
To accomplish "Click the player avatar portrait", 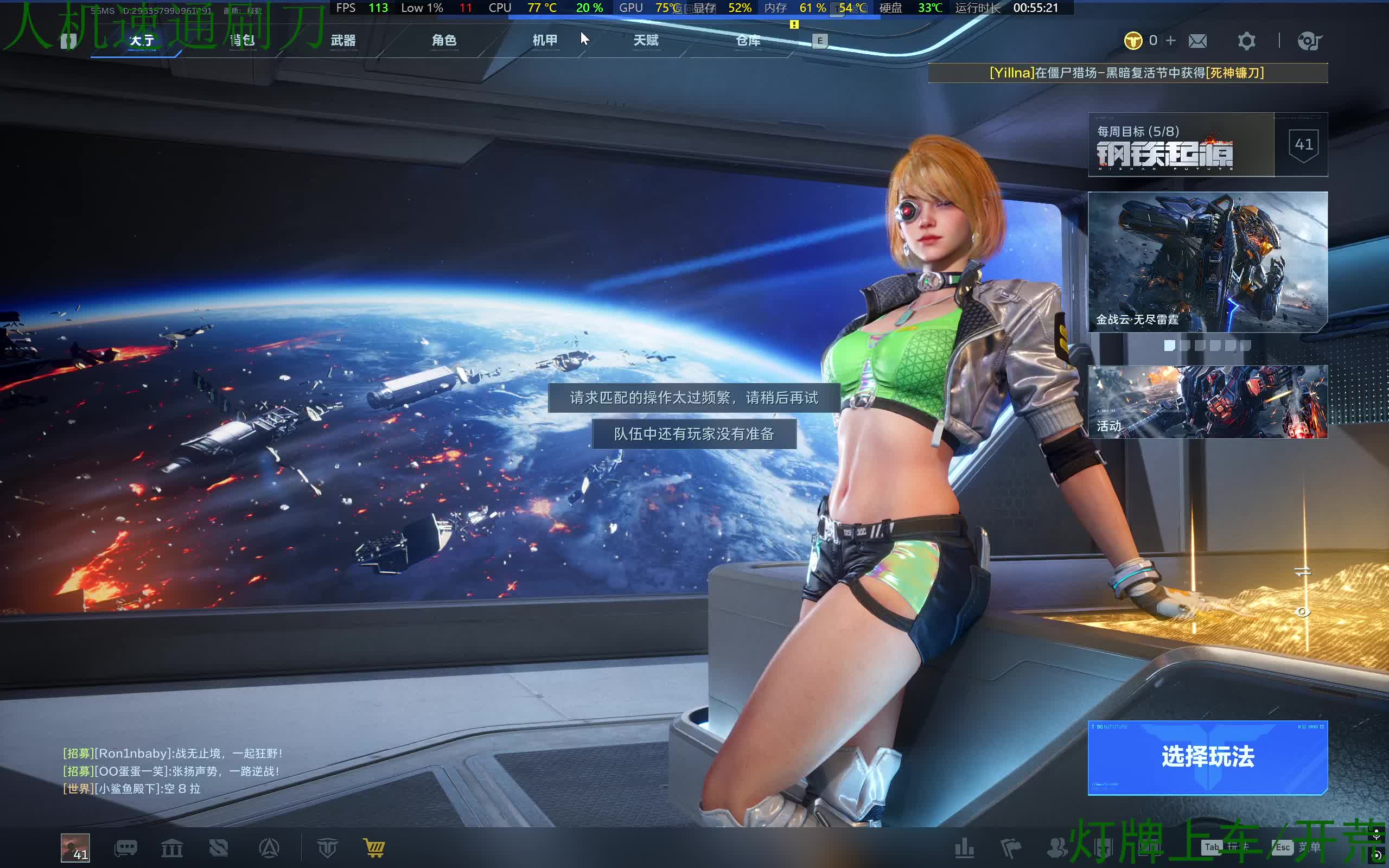I will click(75, 848).
